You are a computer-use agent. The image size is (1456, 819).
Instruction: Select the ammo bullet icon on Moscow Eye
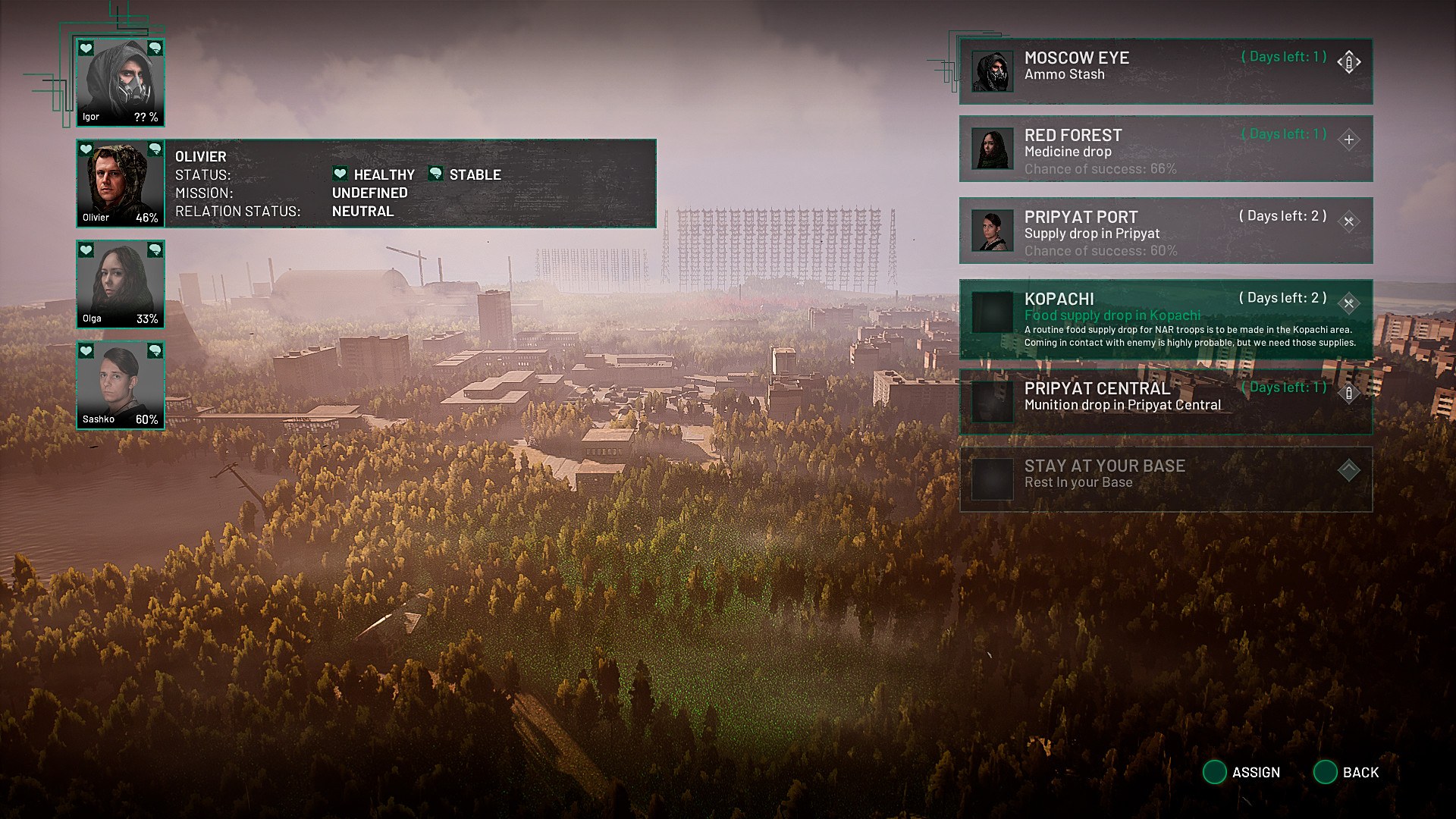coord(1348,62)
